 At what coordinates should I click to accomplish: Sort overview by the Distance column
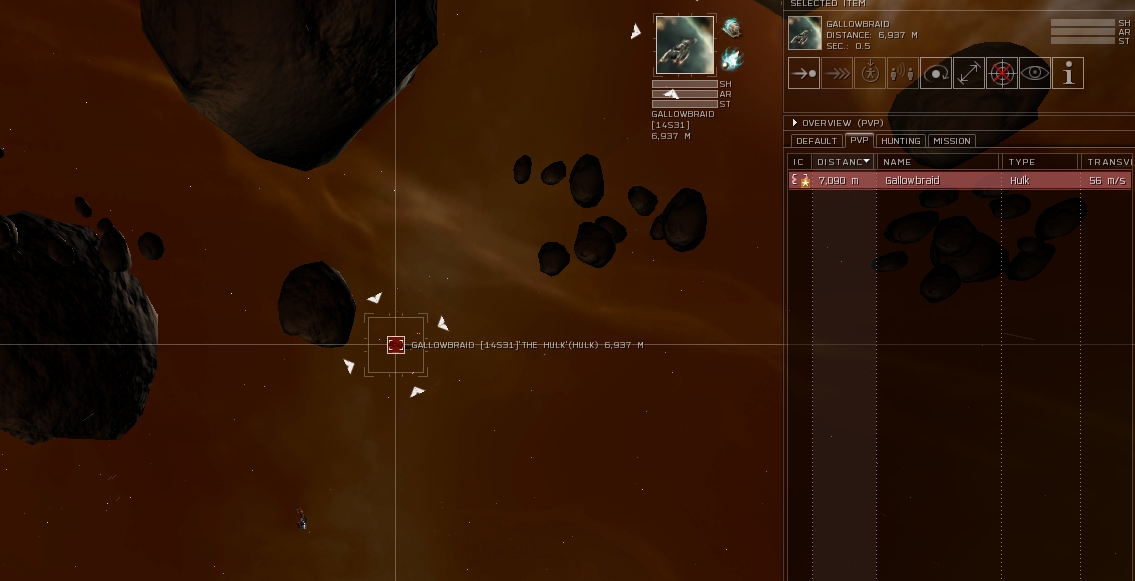click(842, 162)
